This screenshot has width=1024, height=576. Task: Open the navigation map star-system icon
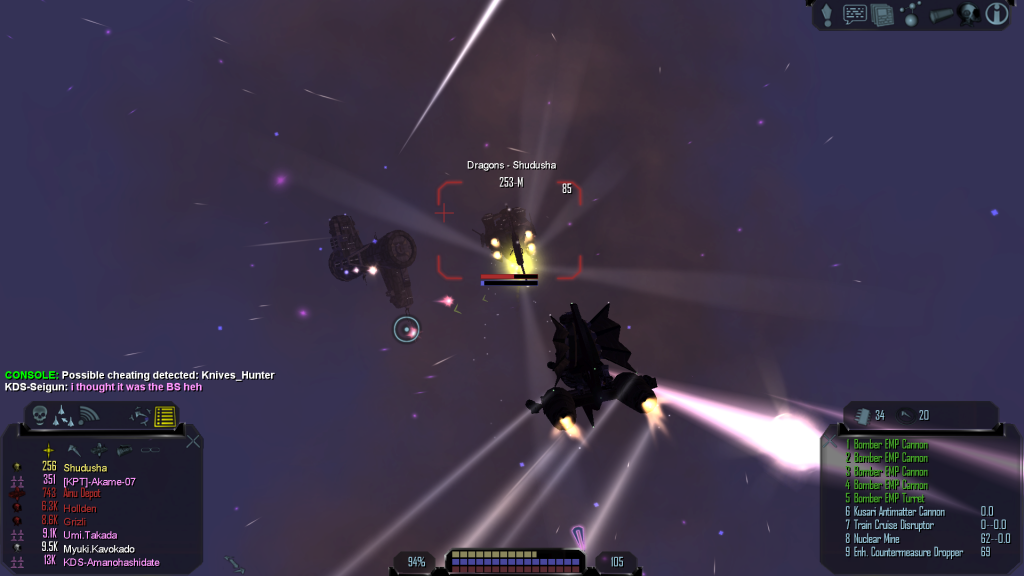(x=910, y=14)
